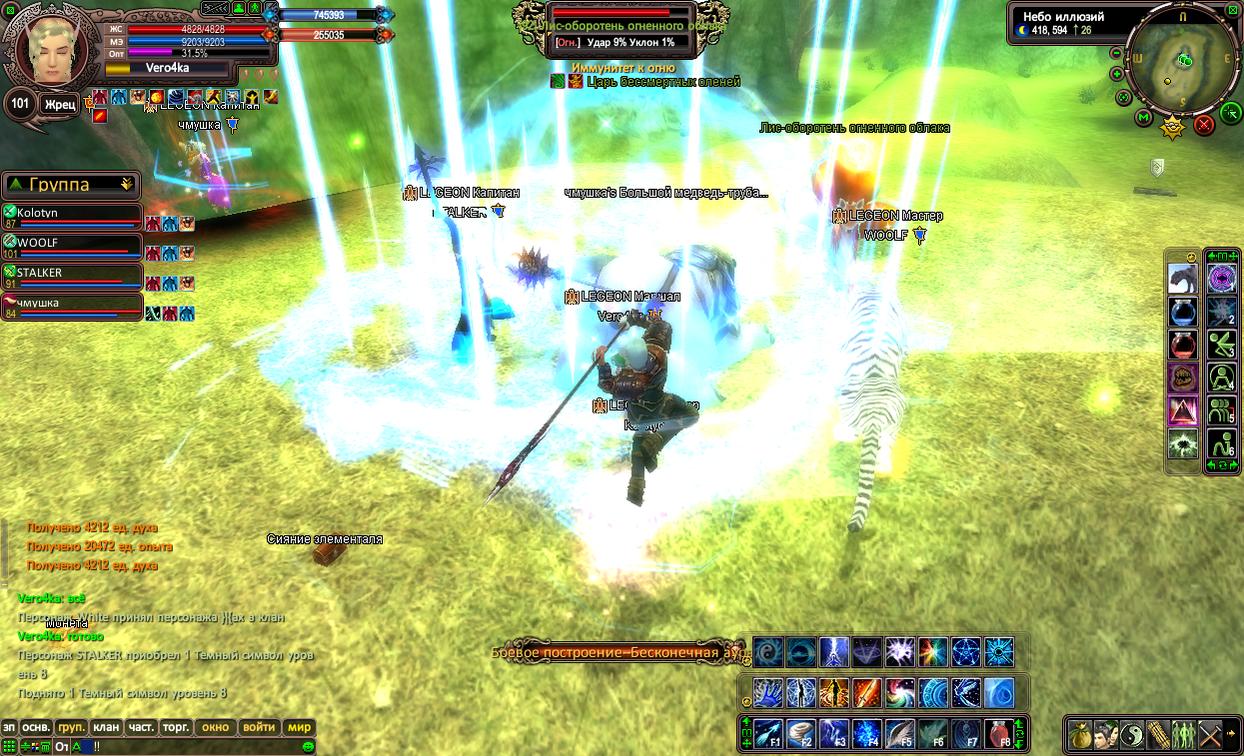The image size is (1244, 756).
Task: Summon the grey panther mount icon
Action: tap(1183, 278)
